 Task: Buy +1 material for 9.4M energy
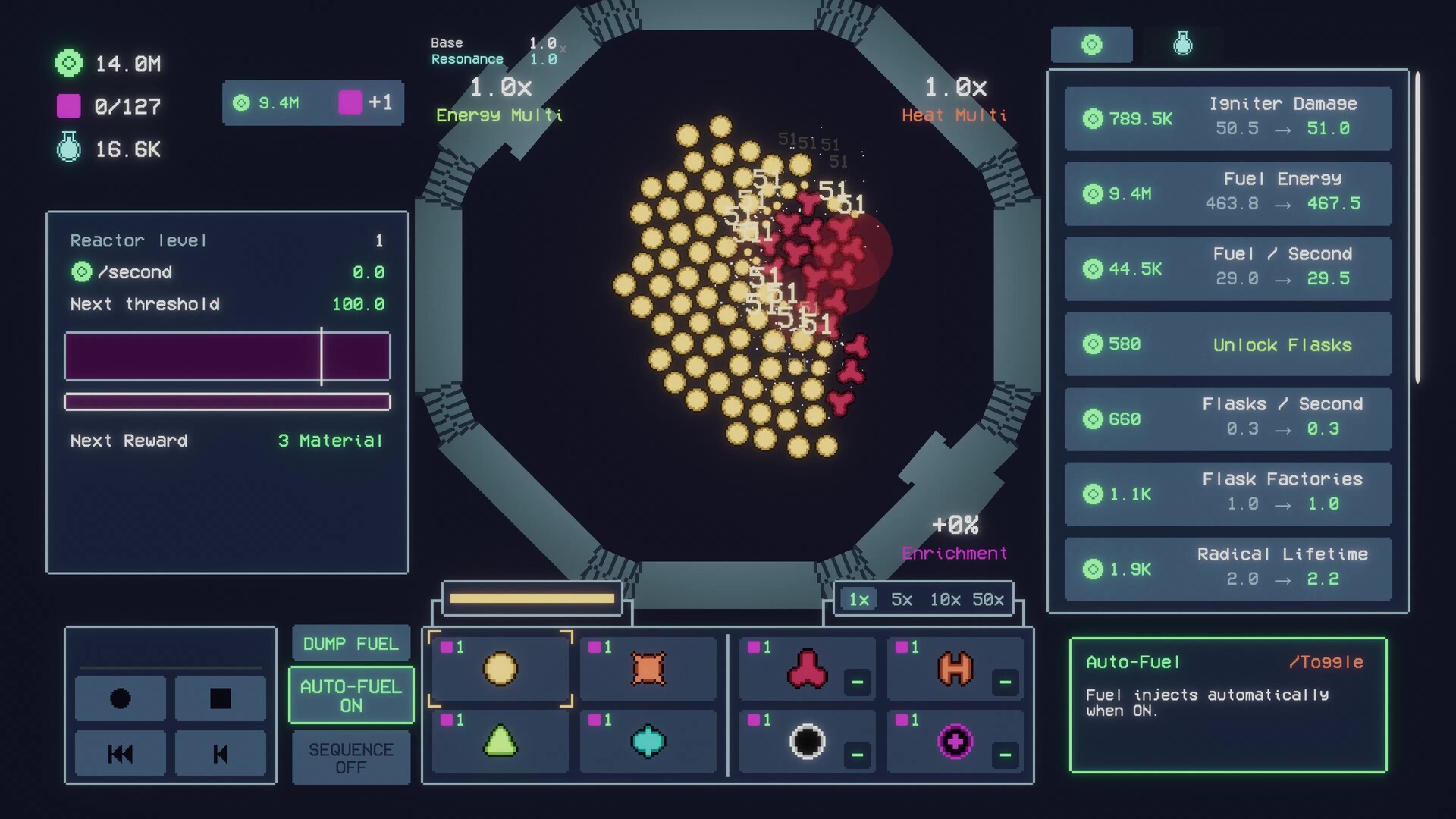coord(313,103)
